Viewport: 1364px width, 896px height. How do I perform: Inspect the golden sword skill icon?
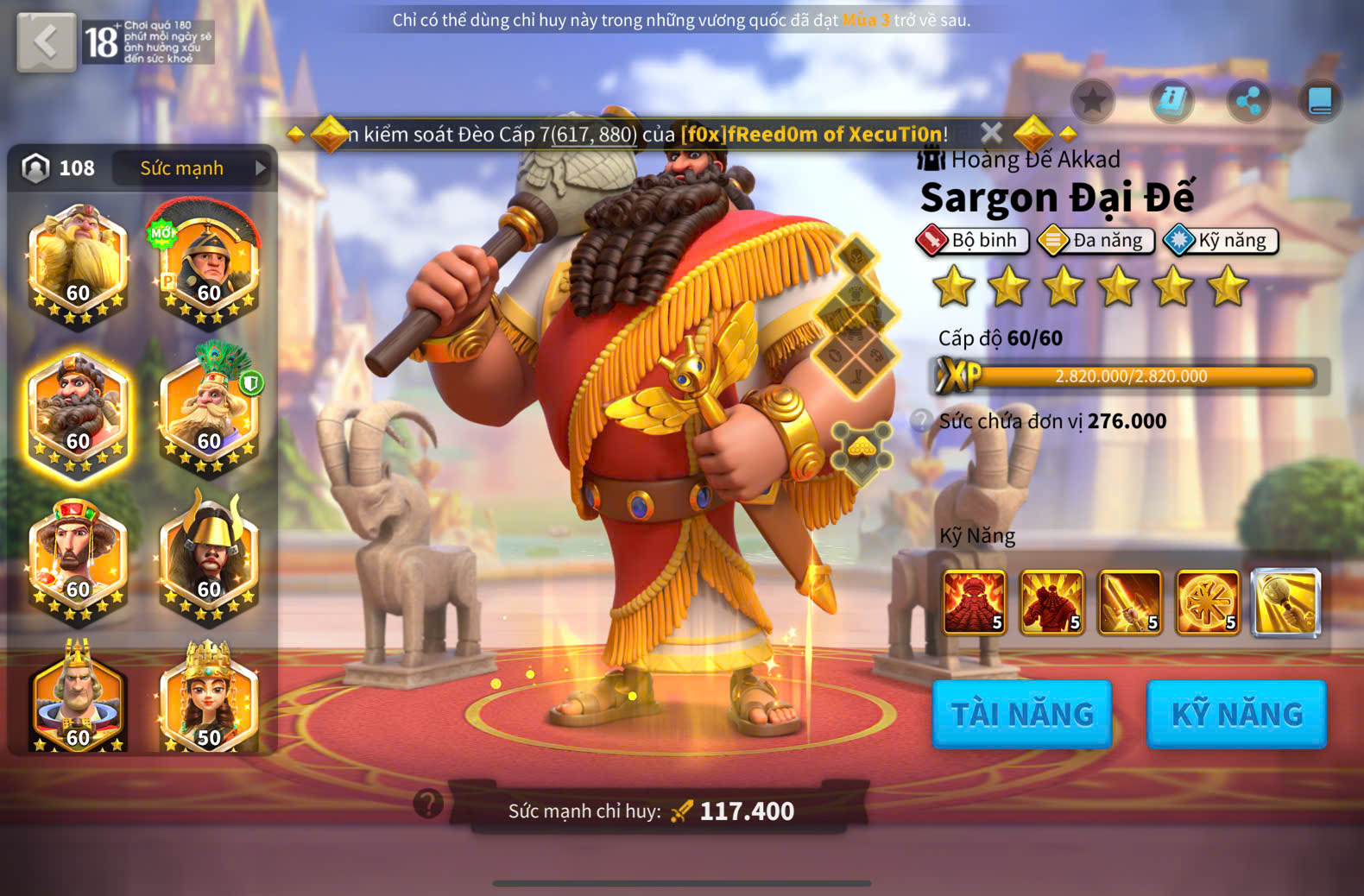click(x=1130, y=603)
